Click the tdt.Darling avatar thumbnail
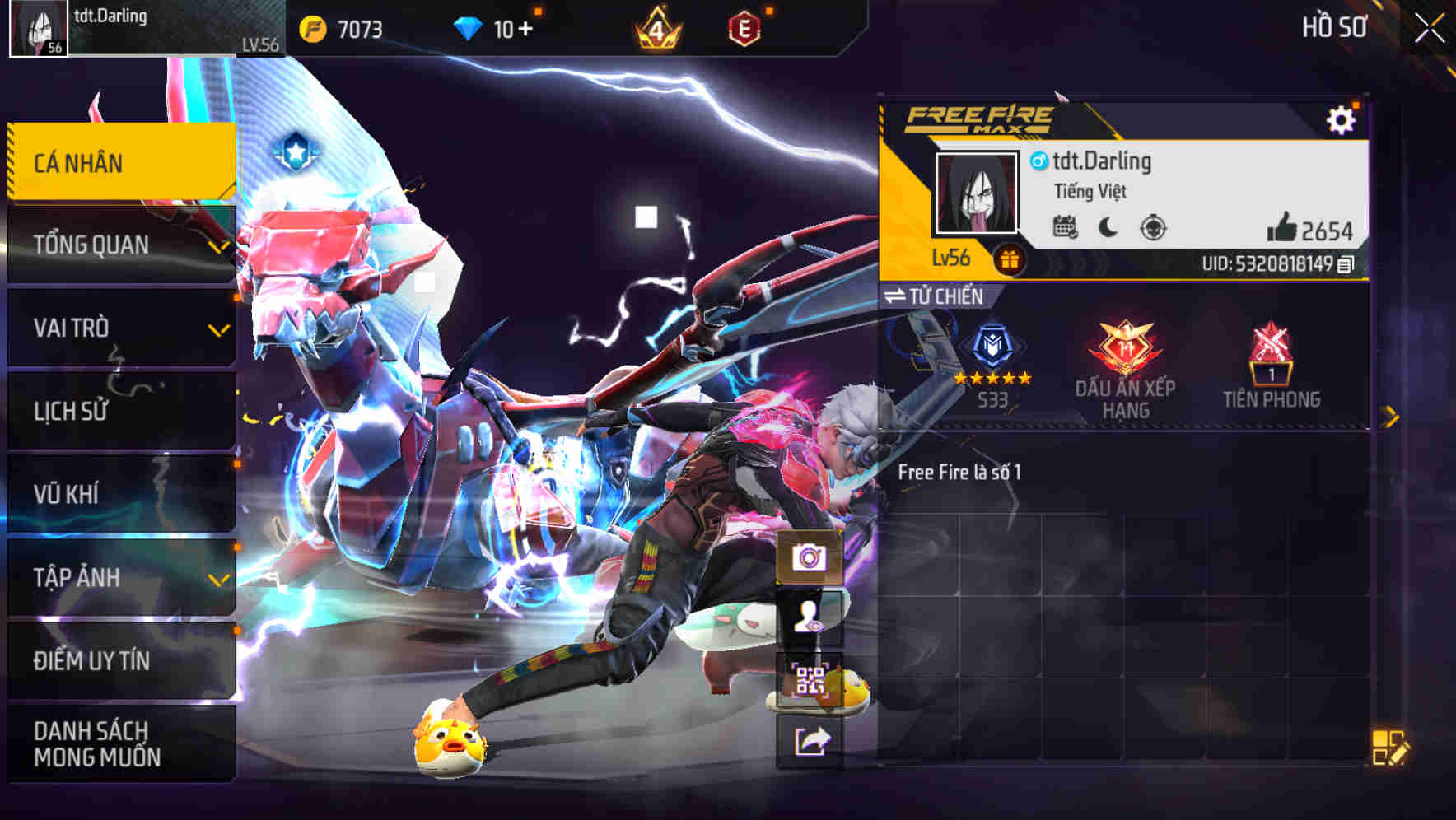This screenshot has width=1456, height=820. 978,193
